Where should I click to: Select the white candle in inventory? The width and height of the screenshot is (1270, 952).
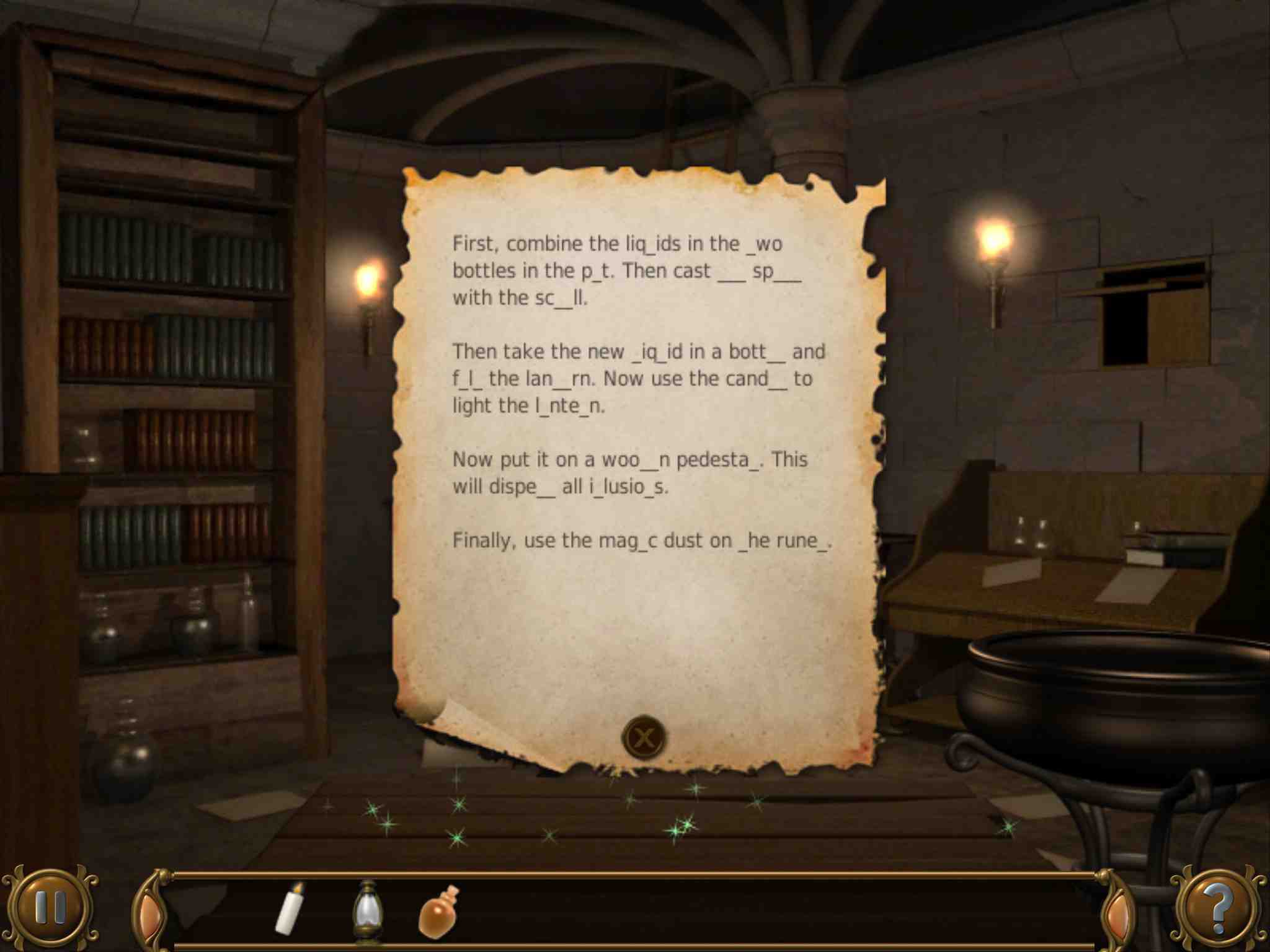(x=290, y=908)
